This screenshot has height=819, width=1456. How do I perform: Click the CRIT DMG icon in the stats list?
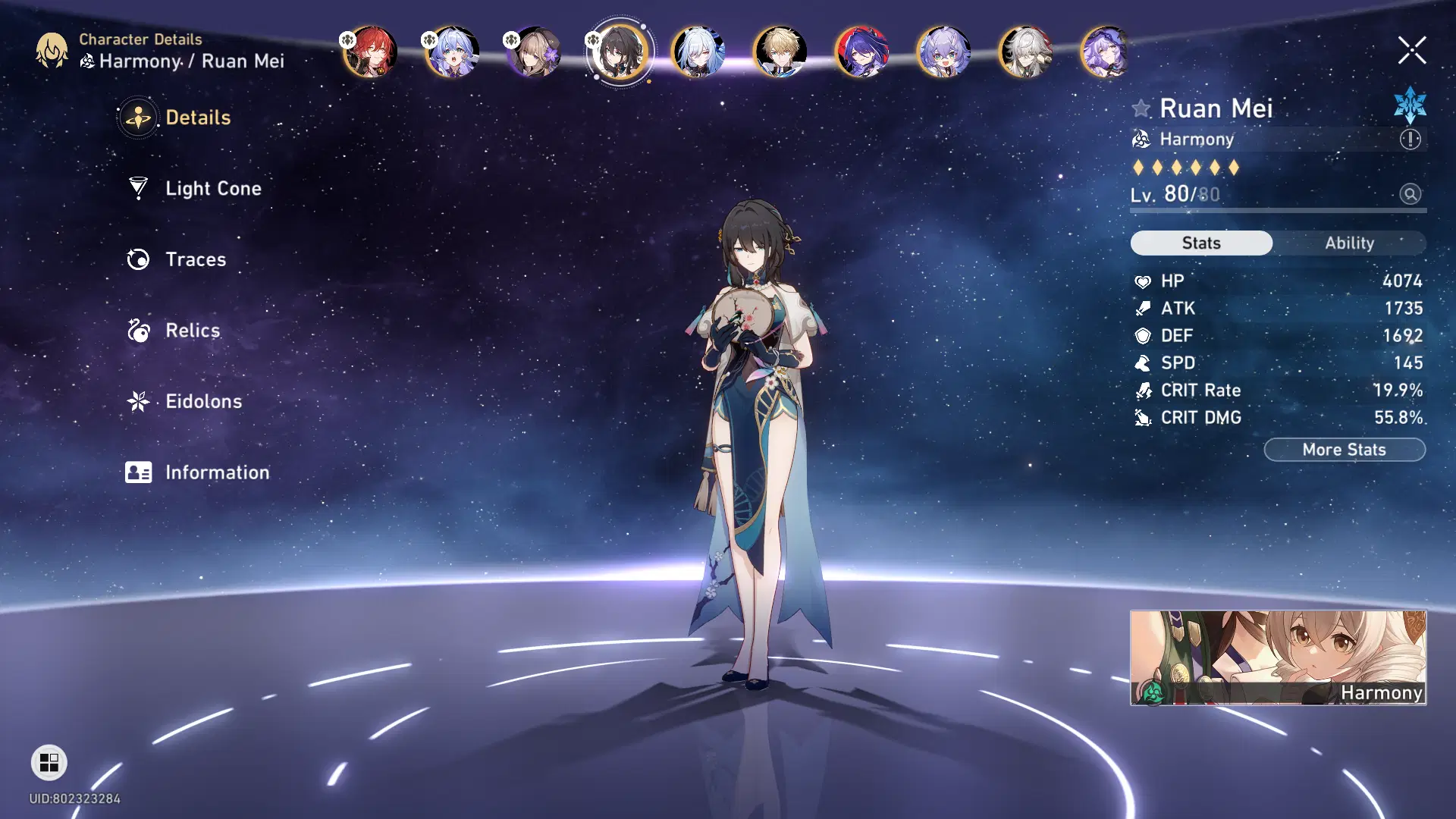click(1142, 417)
